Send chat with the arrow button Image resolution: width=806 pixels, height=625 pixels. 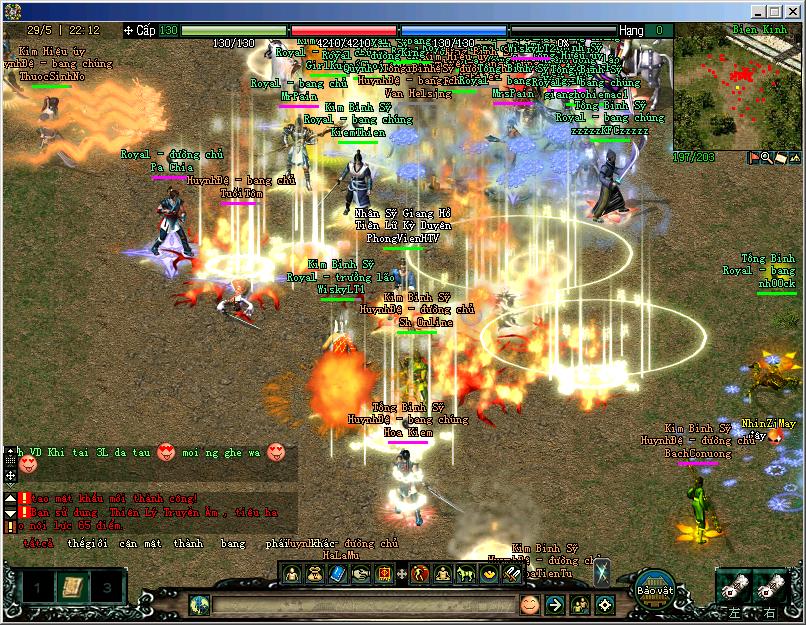(554, 605)
